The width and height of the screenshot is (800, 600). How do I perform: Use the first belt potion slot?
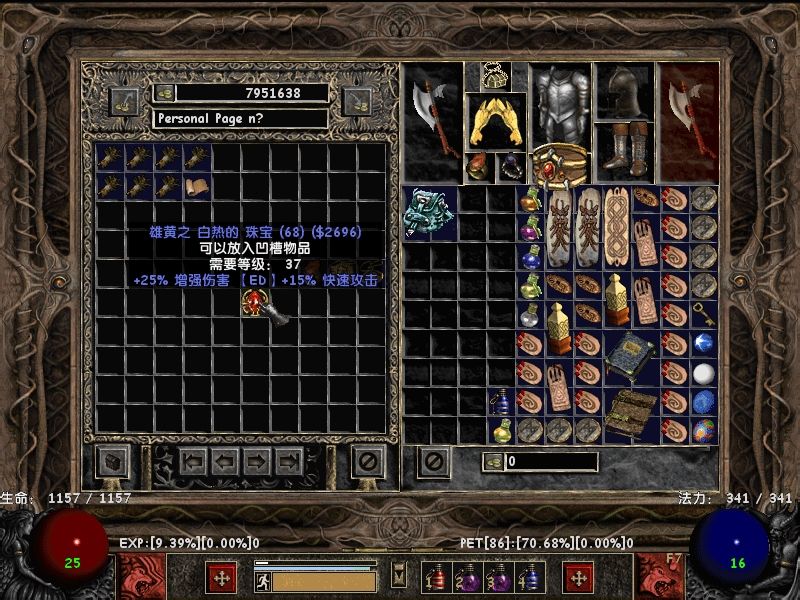pos(436,578)
